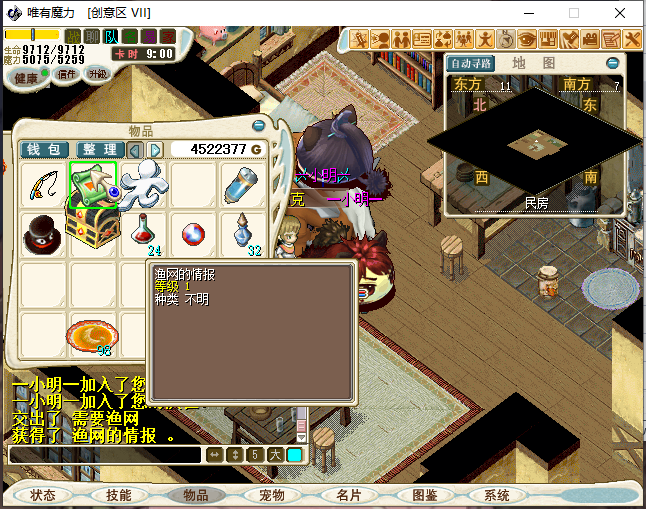Open the 状态 status tab

click(43, 495)
